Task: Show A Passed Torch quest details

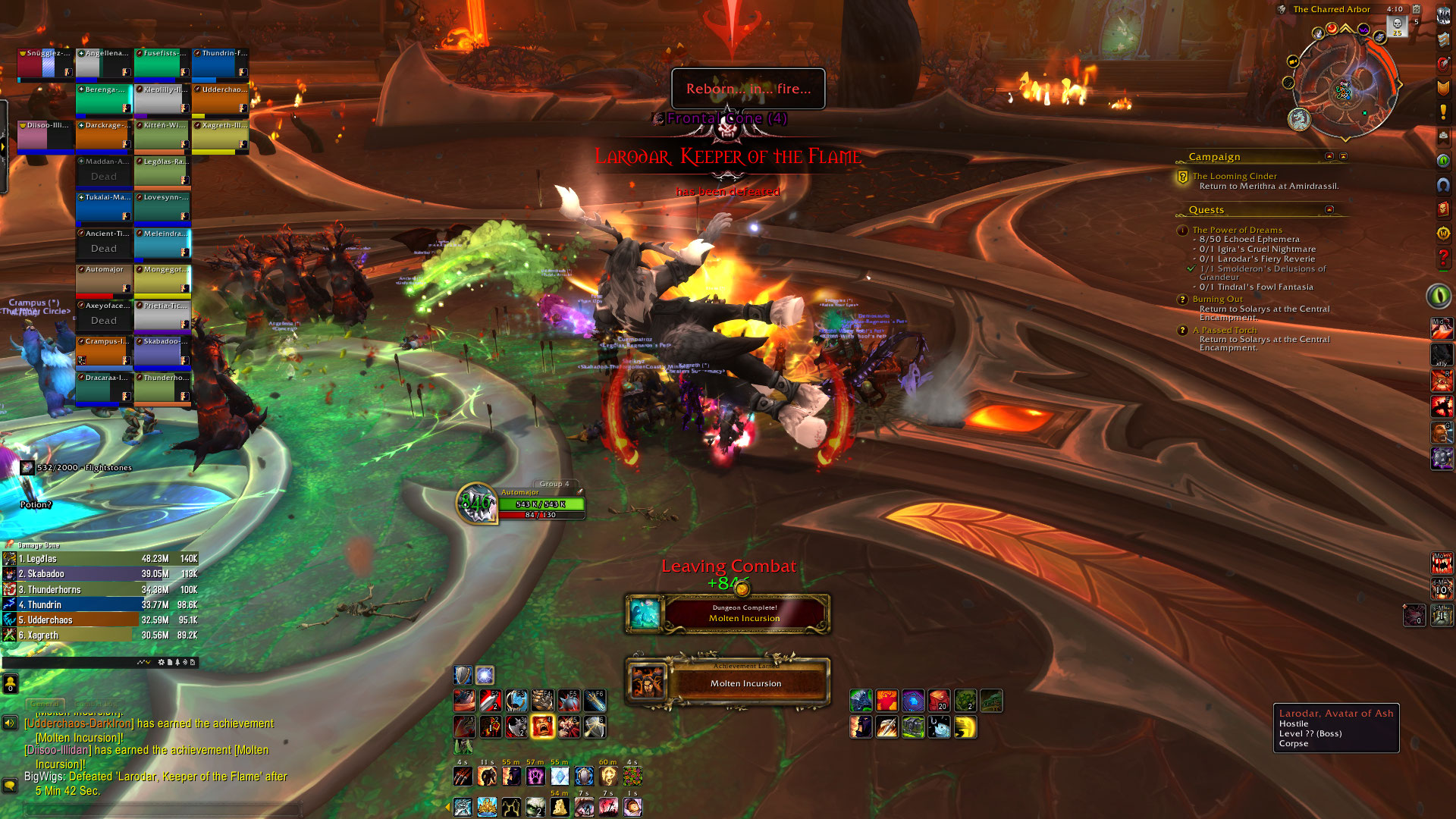Action: click(1224, 330)
